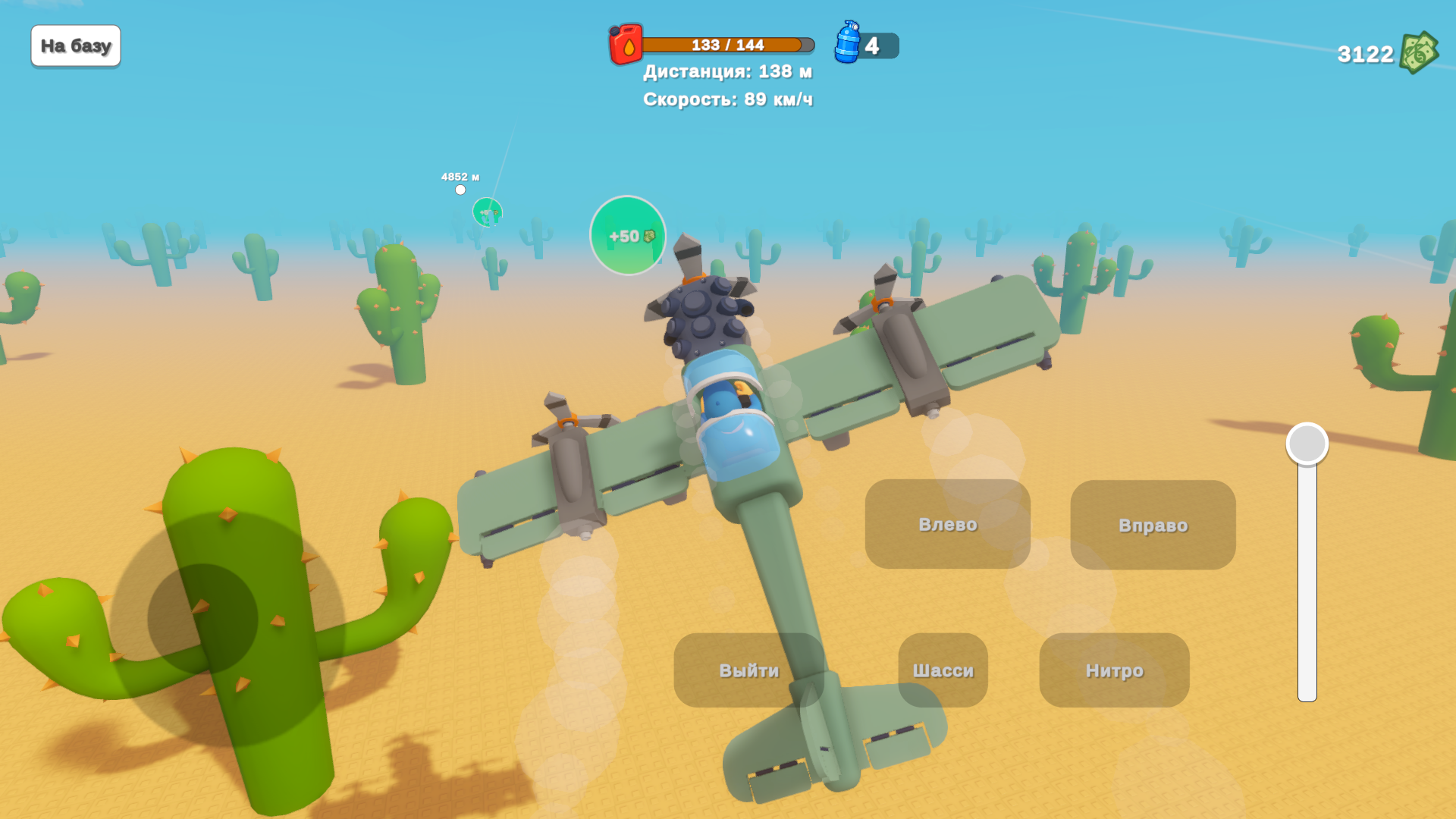This screenshot has width=1456, height=819.
Task: Tap the small green pickup orb in the sky
Action: [x=486, y=213]
